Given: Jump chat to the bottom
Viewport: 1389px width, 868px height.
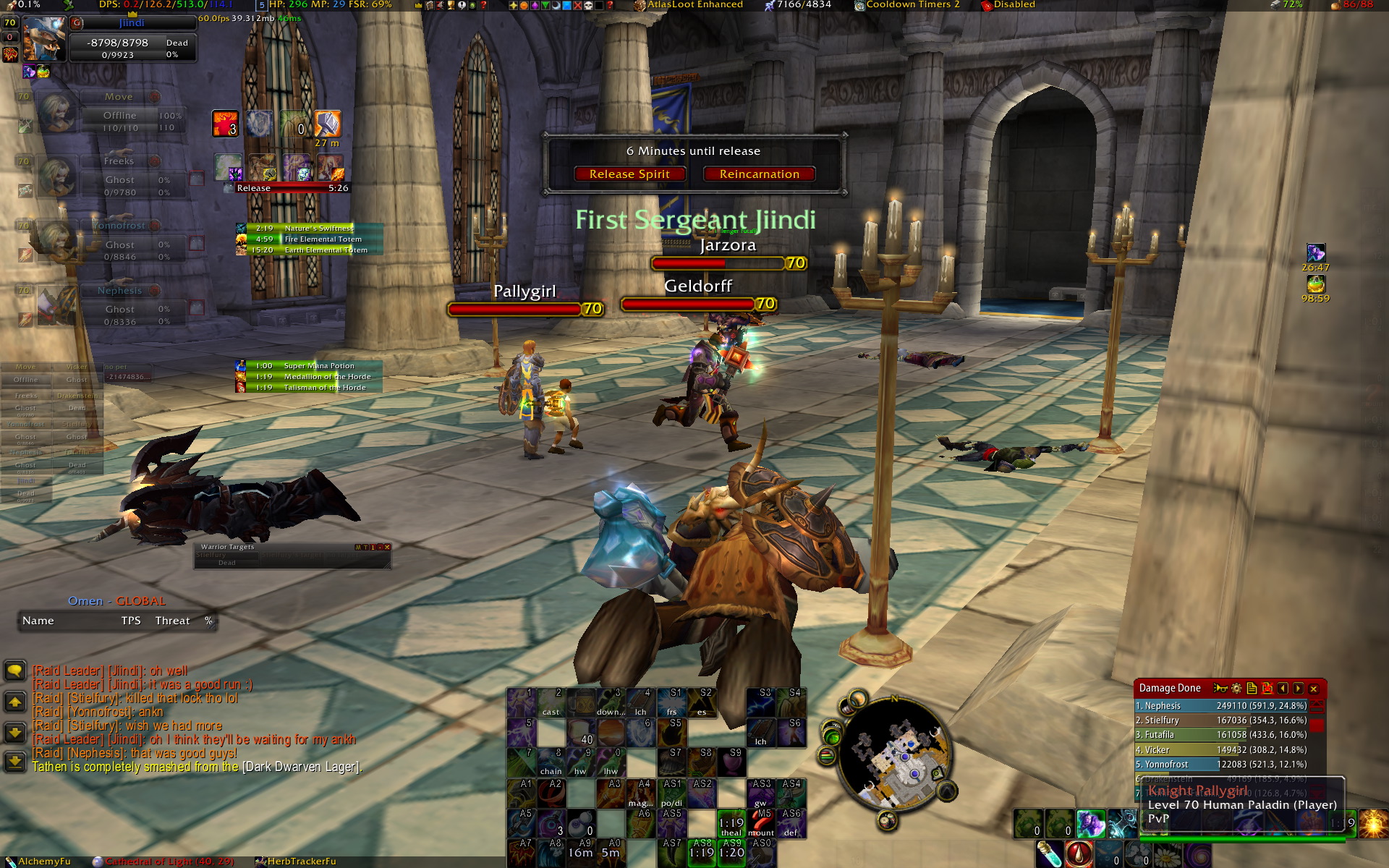Looking at the screenshot, I should tap(14, 761).
